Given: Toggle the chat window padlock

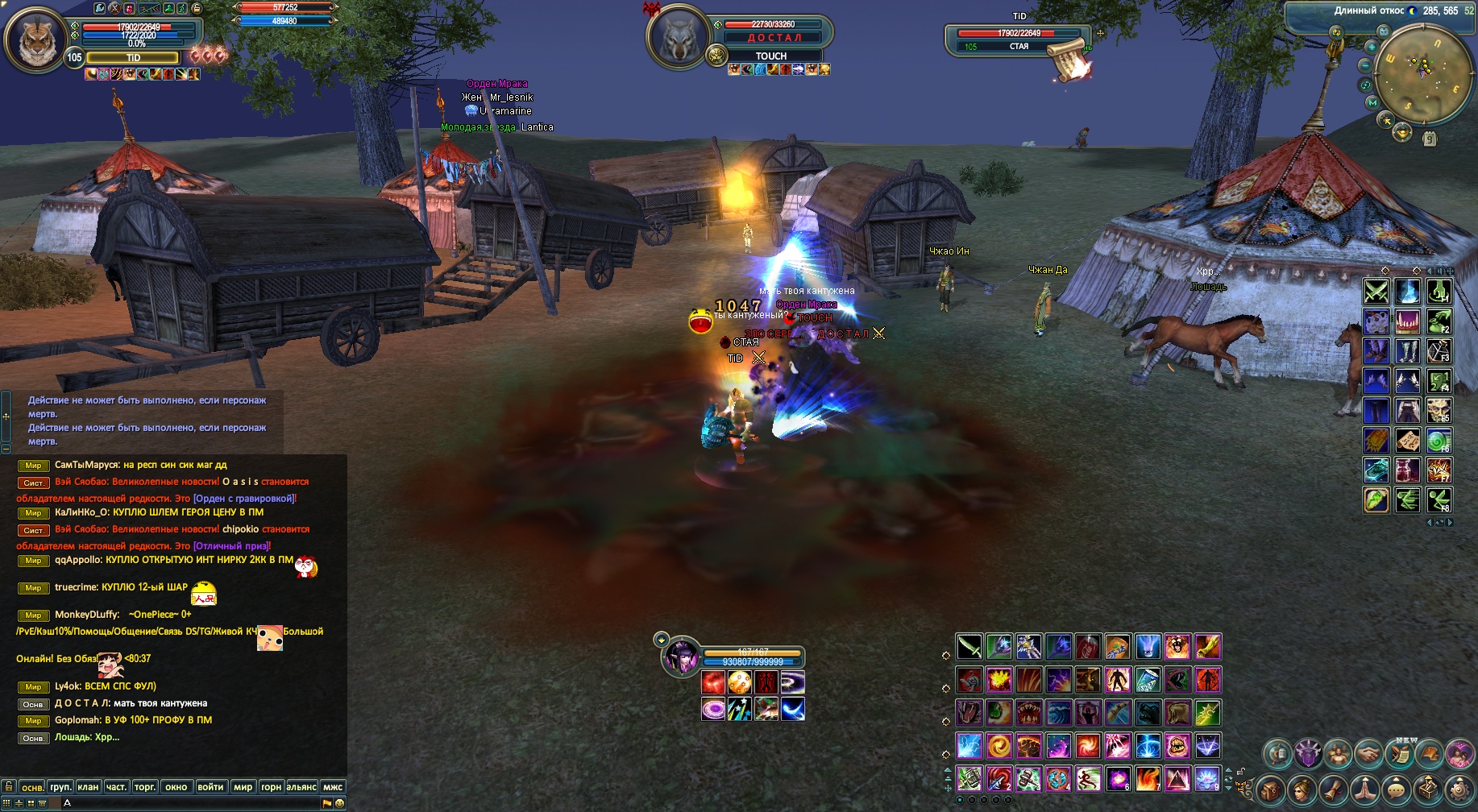Looking at the screenshot, I should tap(8, 786).
